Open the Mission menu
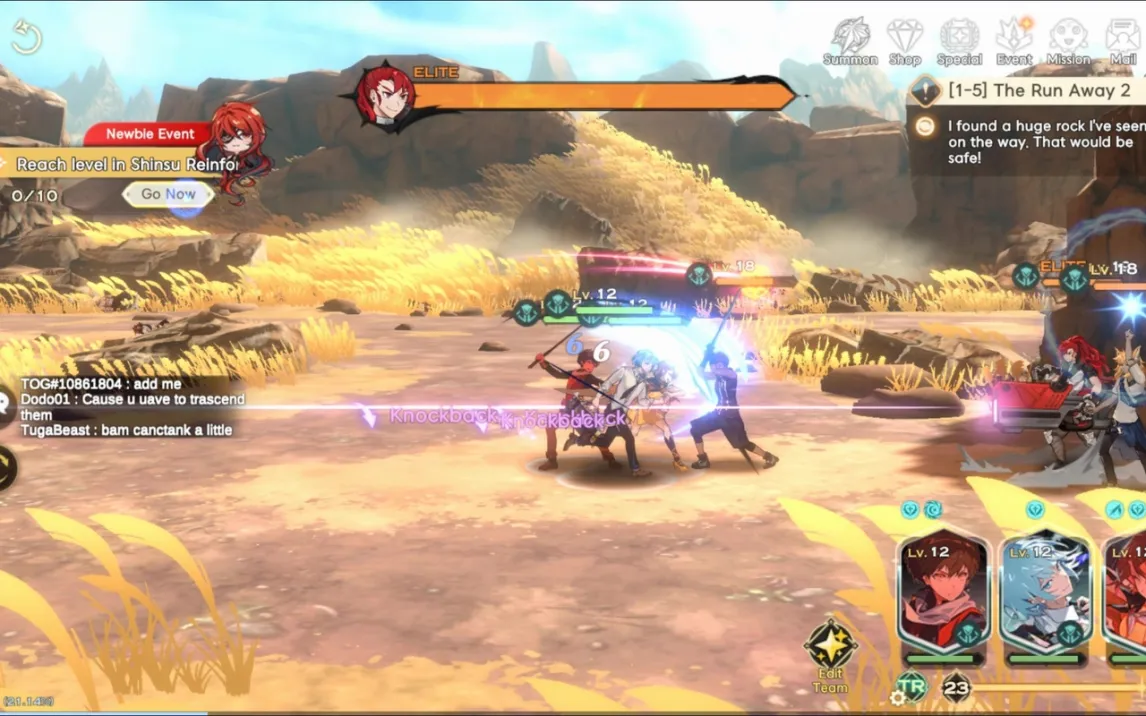This screenshot has width=1146, height=716. (1068, 42)
